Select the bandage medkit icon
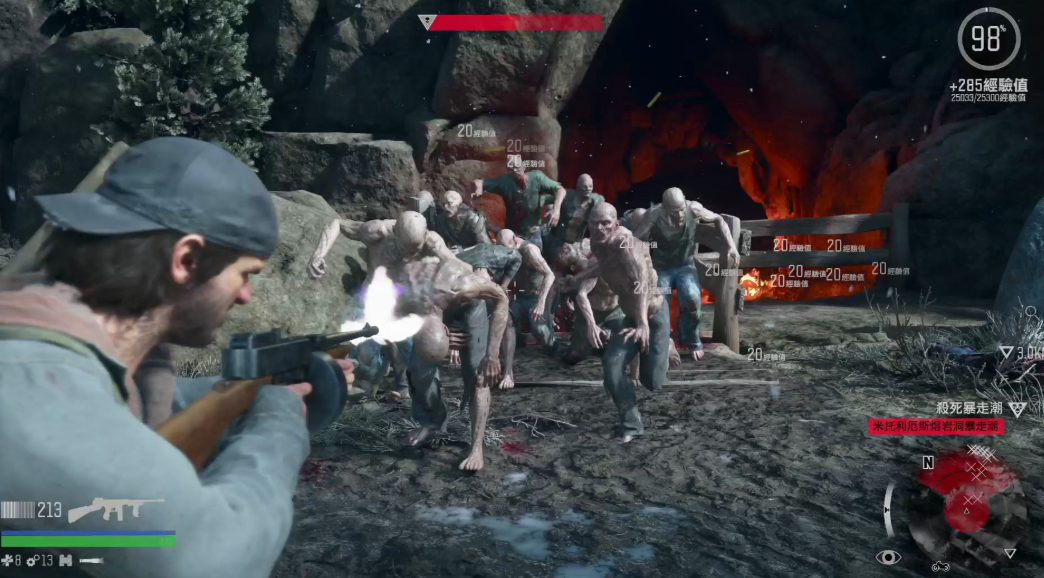The height and width of the screenshot is (578, 1044). point(7,561)
